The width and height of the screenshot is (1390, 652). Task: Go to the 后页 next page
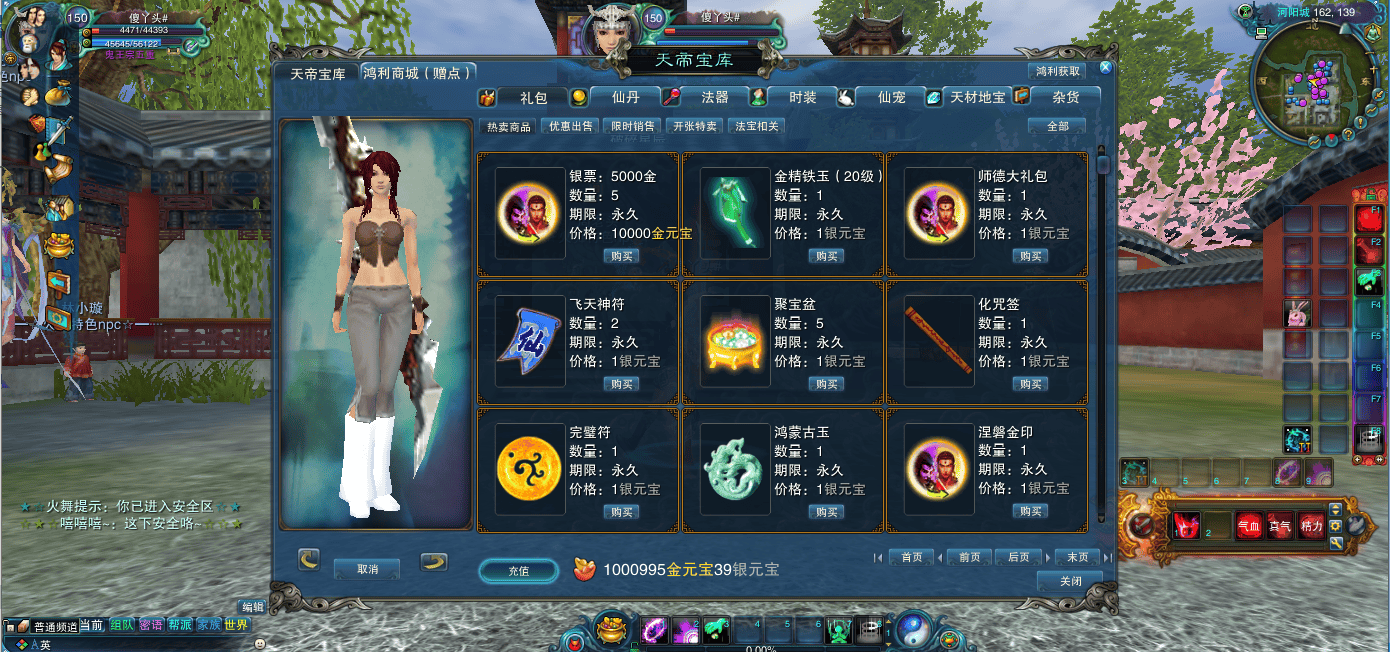1018,557
